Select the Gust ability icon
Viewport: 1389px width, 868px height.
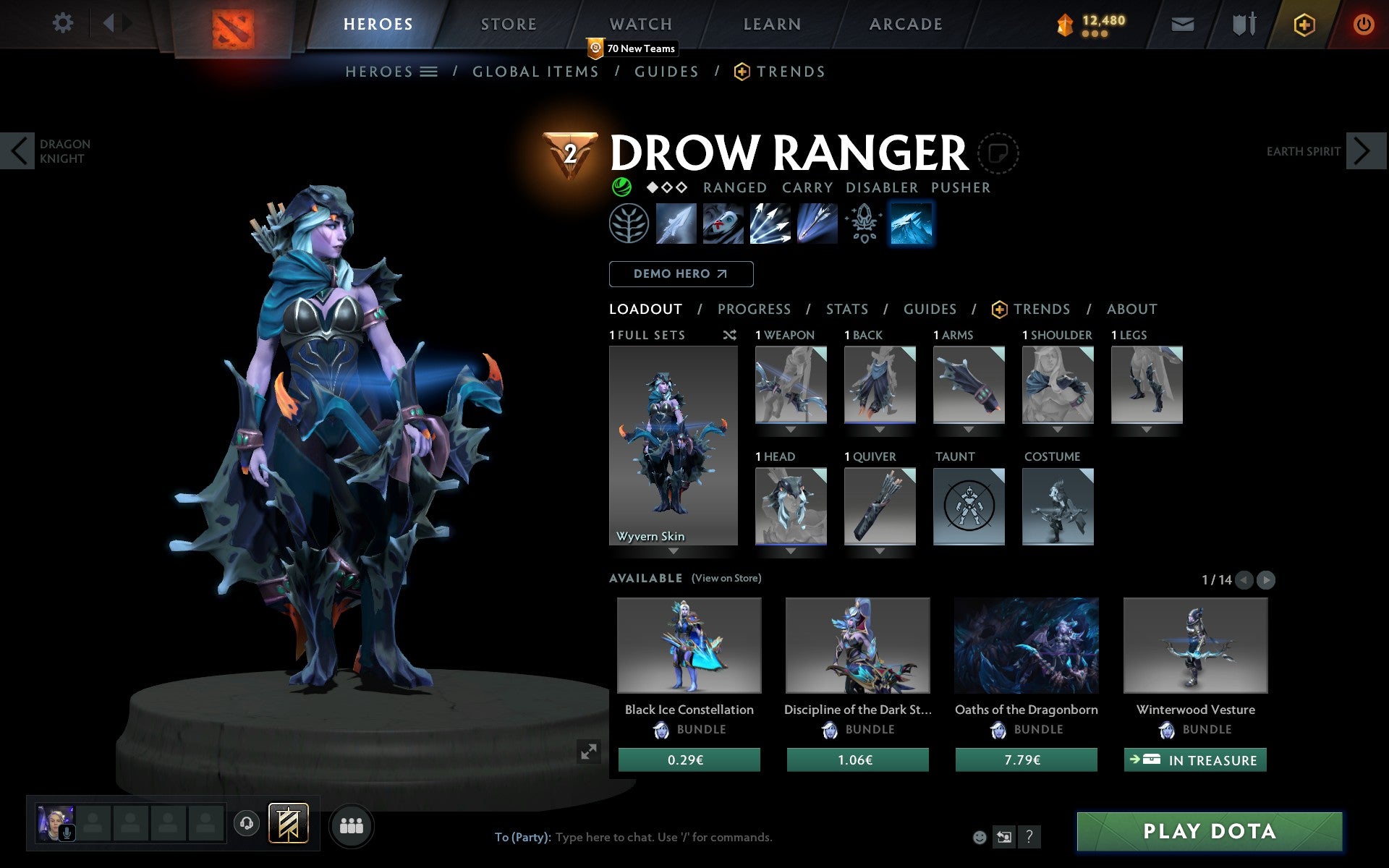point(722,224)
